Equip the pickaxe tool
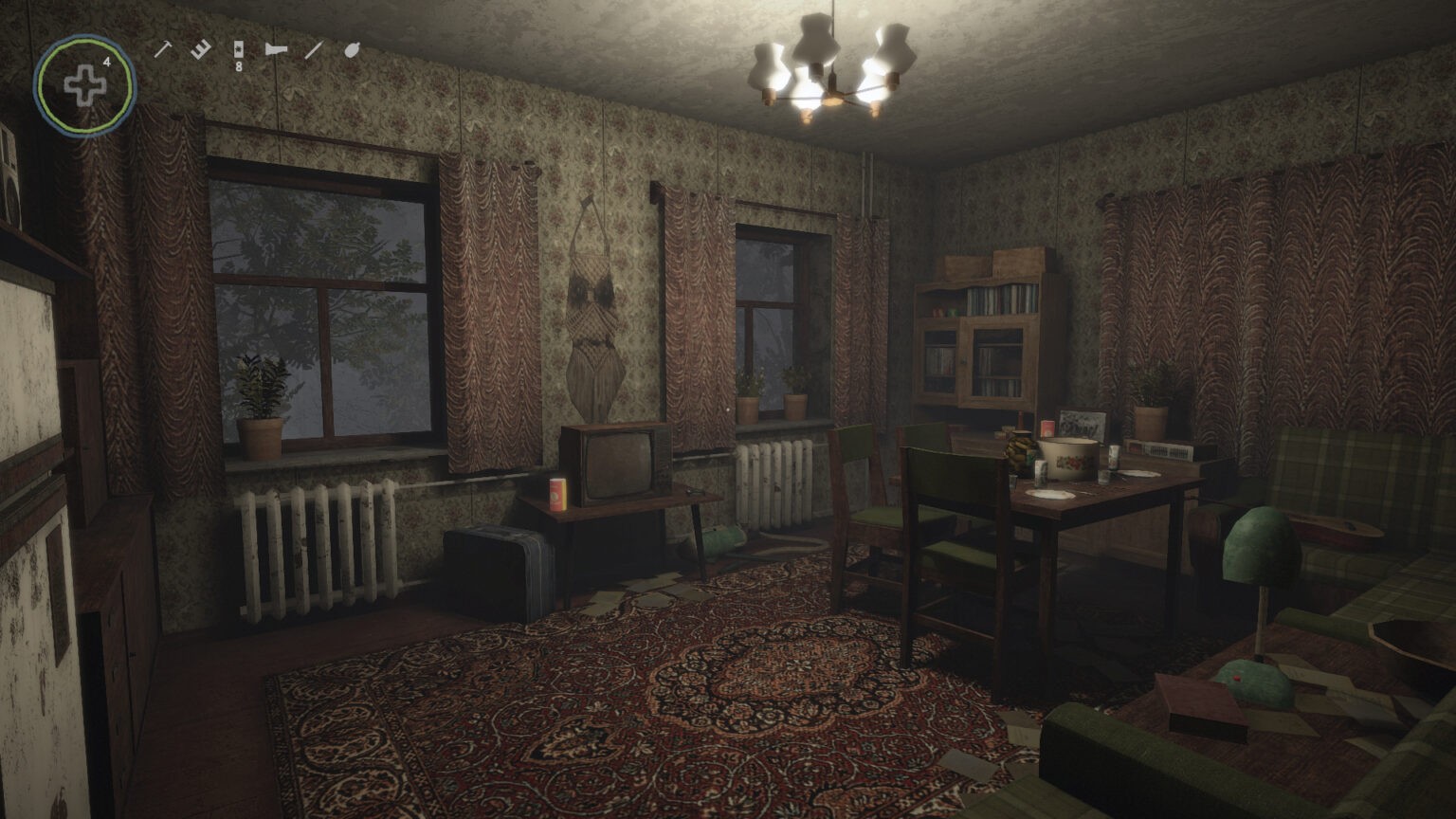Screen dimensions: 1456x819 [162, 49]
